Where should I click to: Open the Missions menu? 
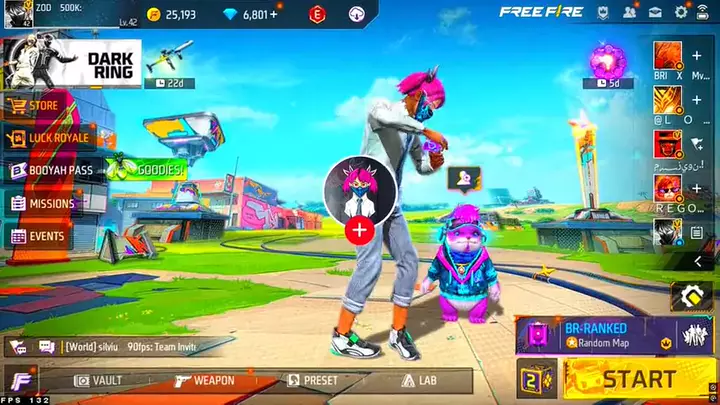click(x=45, y=203)
